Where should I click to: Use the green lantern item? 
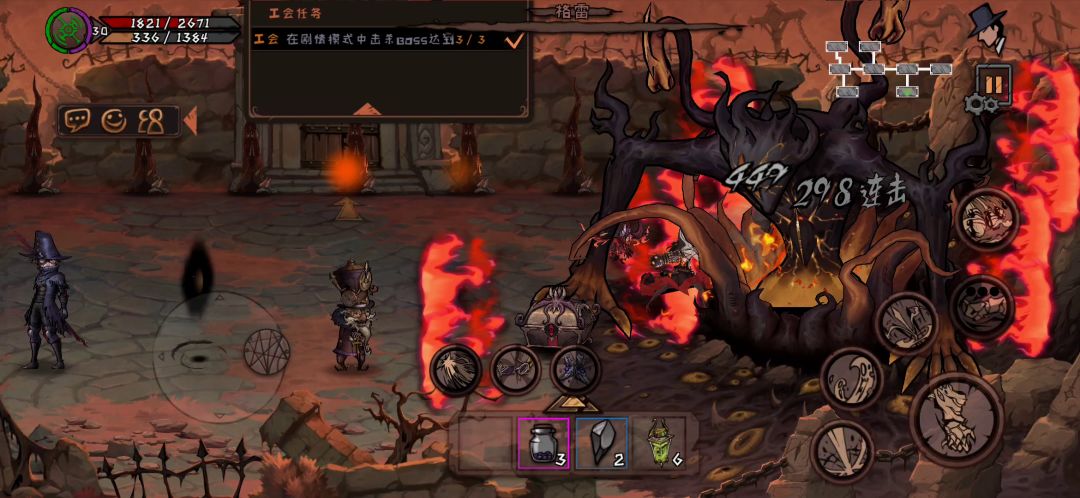pos(659,443)
